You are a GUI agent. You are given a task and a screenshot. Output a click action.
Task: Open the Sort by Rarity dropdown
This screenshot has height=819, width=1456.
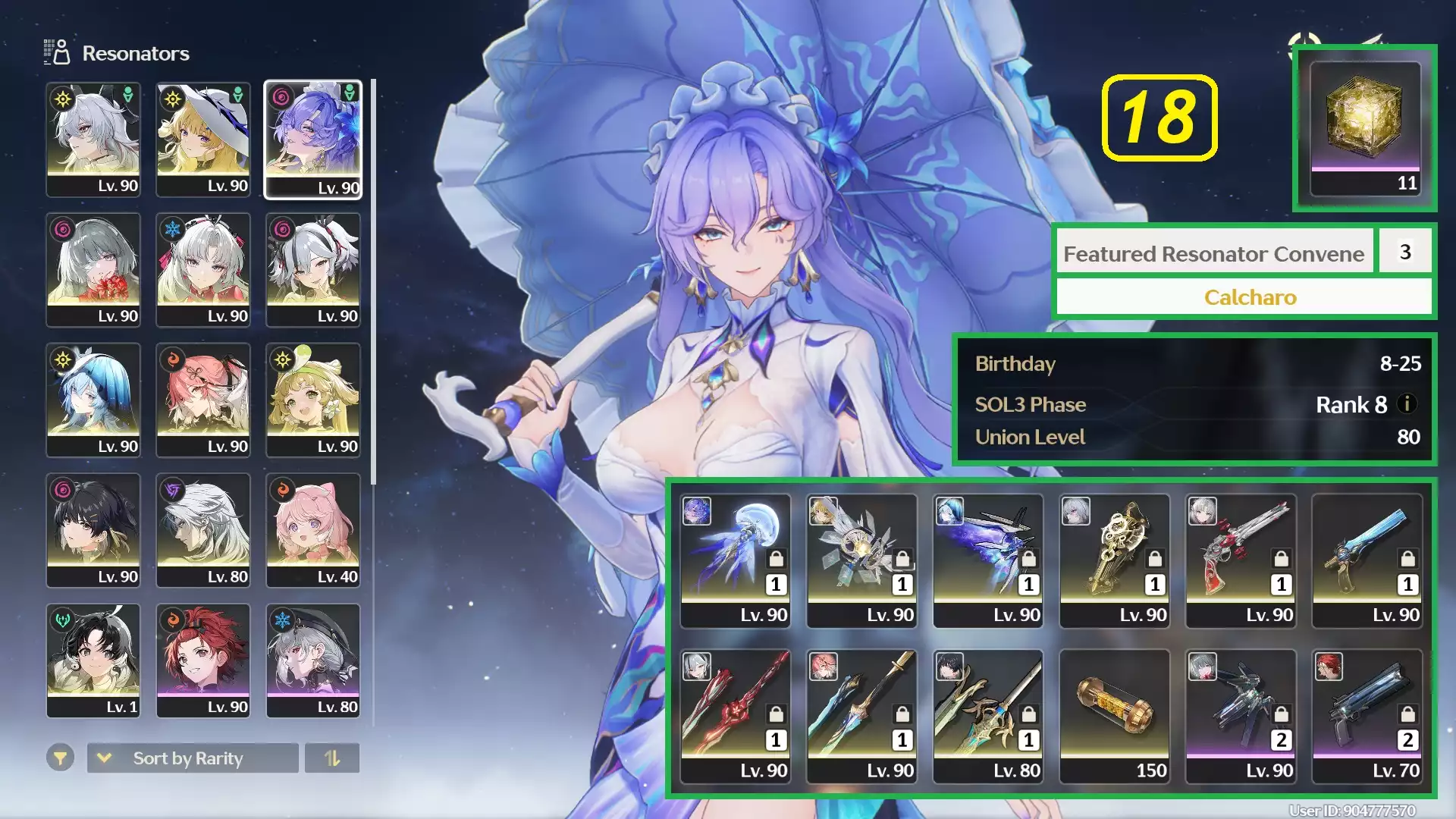point(193,758)
